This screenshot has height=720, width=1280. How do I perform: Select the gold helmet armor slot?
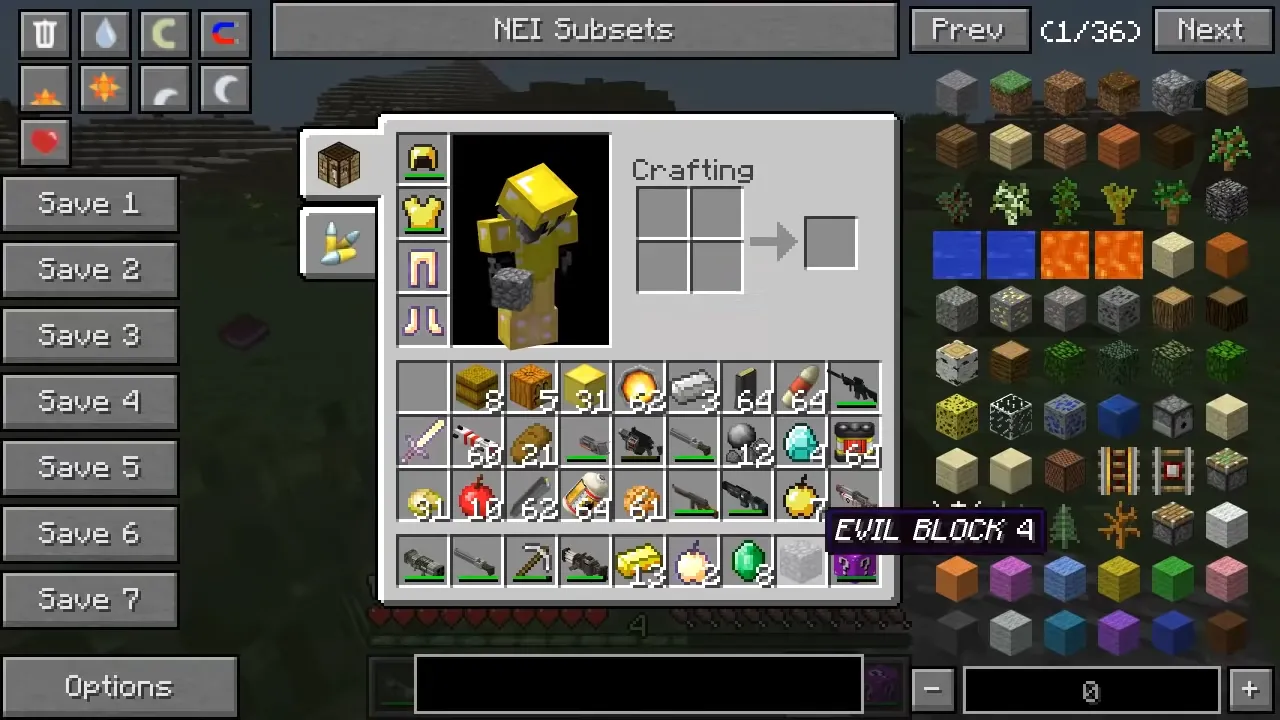tap(422, 159)
